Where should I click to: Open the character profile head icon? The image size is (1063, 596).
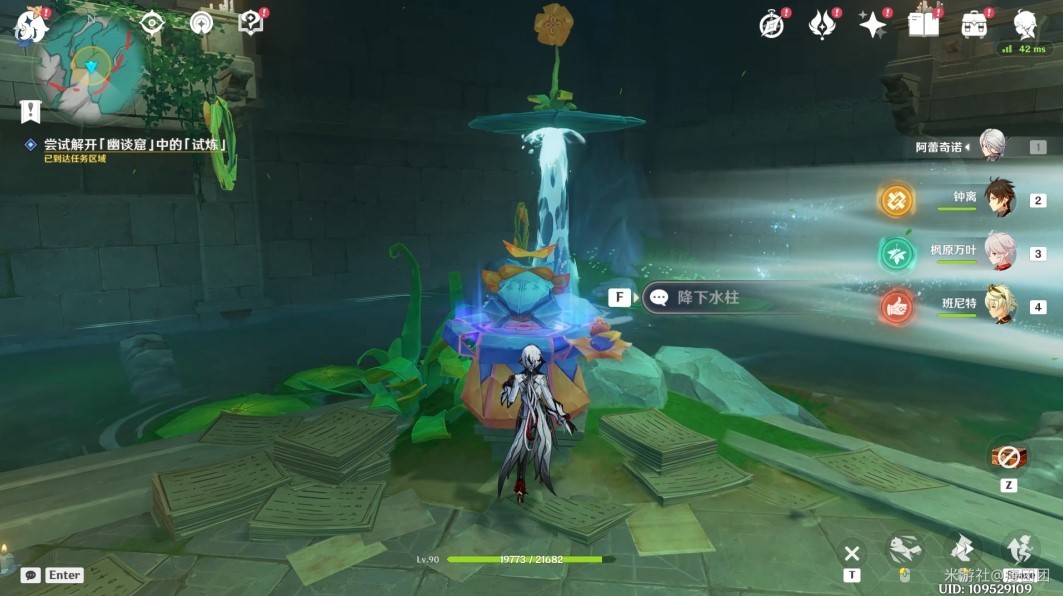click(1025, 25)
